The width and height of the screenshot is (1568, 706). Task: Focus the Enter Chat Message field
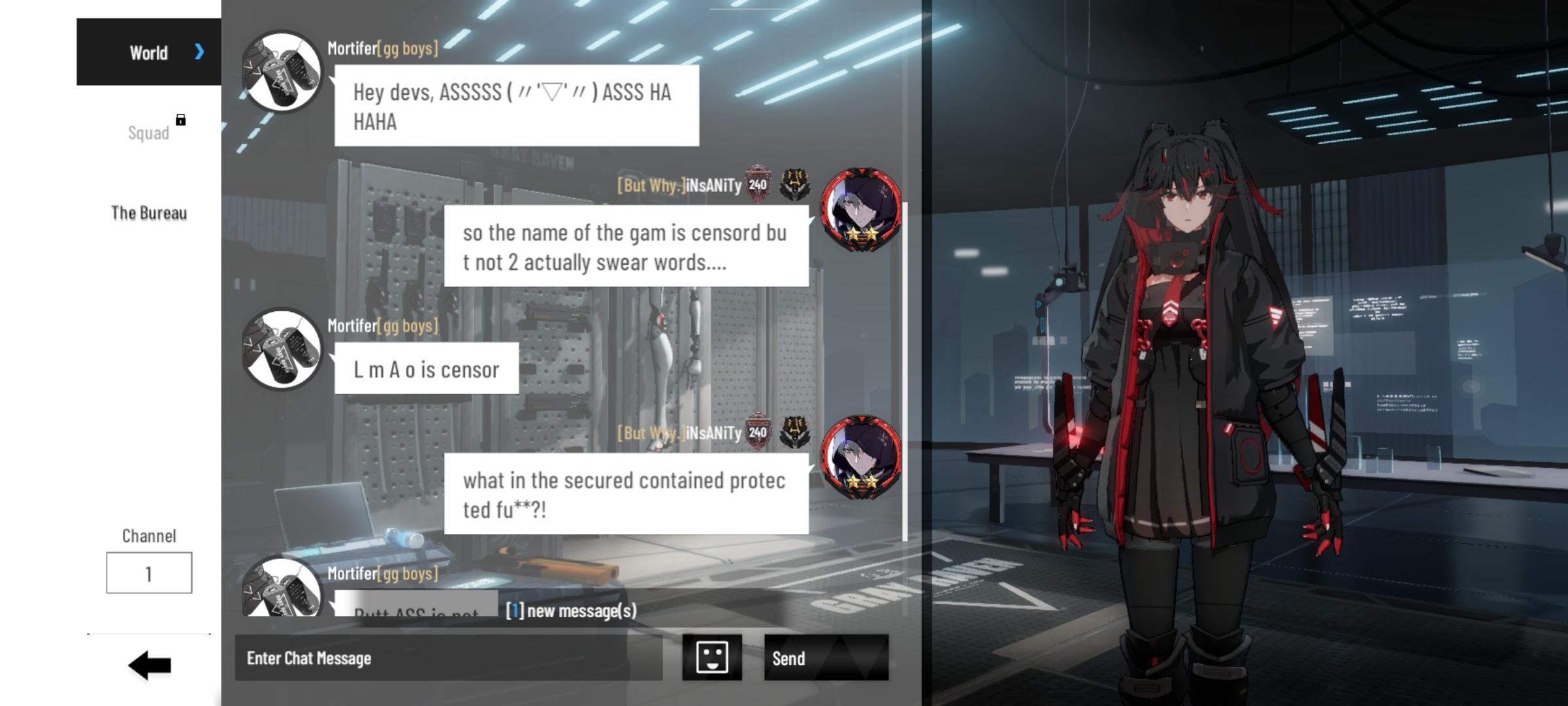(448, 658)
